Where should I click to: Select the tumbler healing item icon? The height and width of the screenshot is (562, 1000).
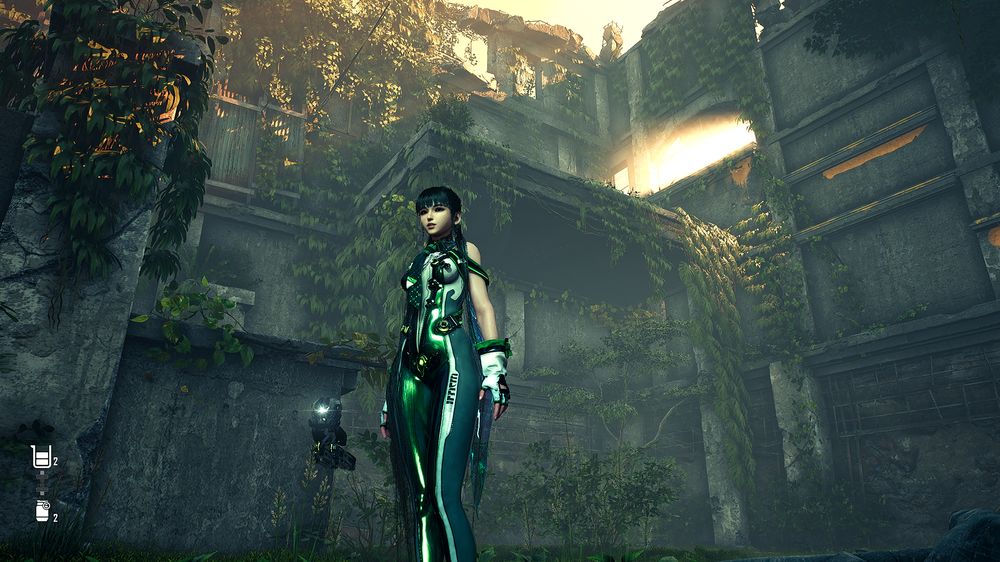pos(41,457)
